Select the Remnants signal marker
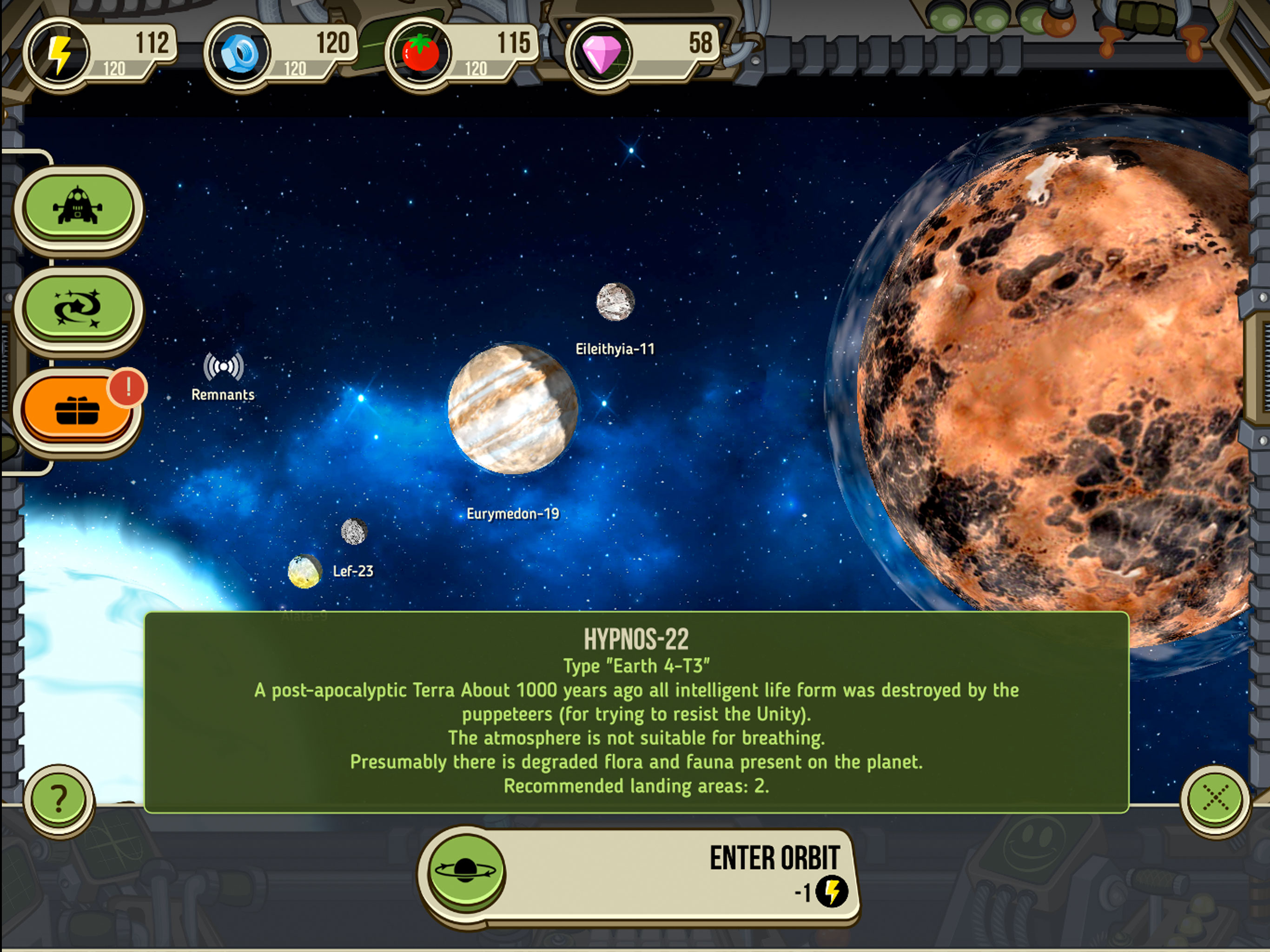 223,368
